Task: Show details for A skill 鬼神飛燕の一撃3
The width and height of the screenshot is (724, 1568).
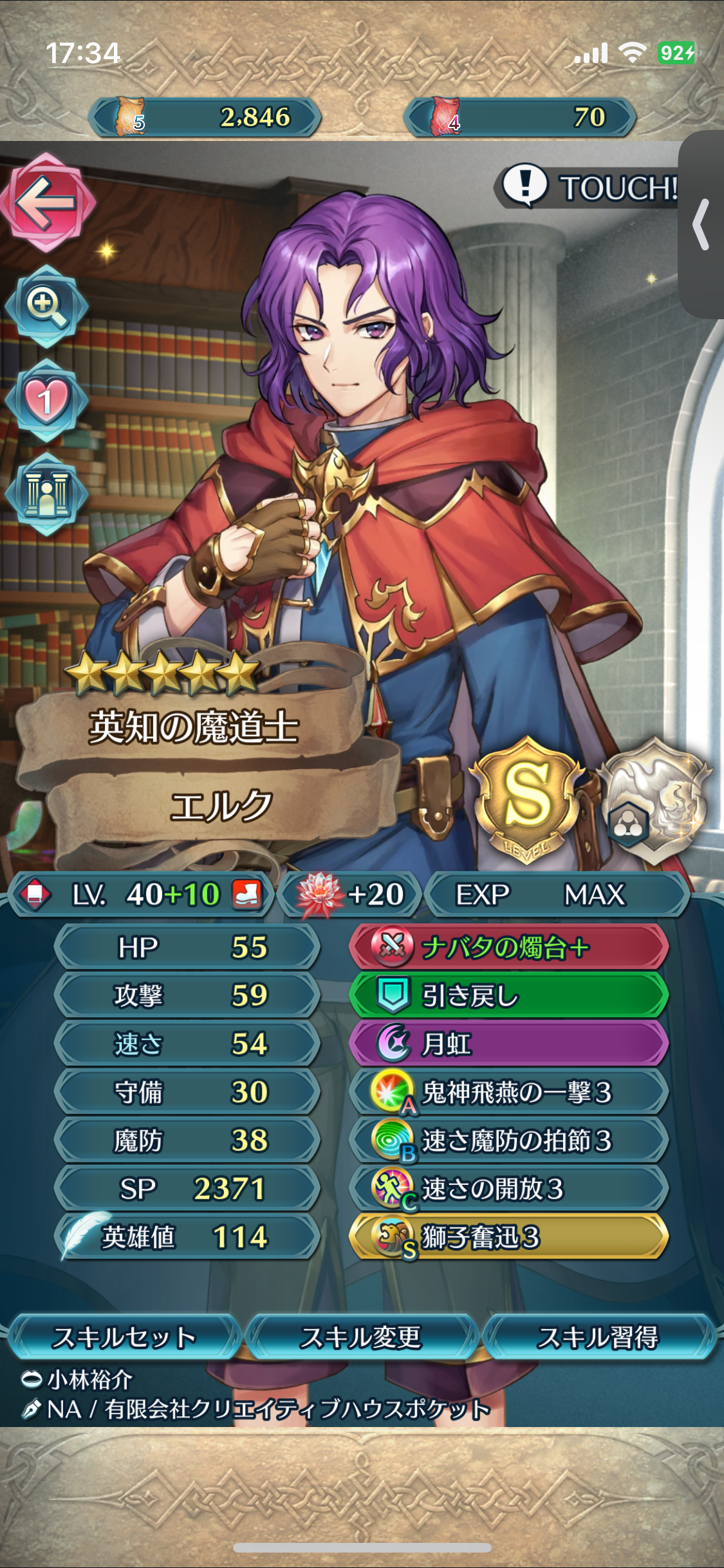Action: coord(508,1092)
